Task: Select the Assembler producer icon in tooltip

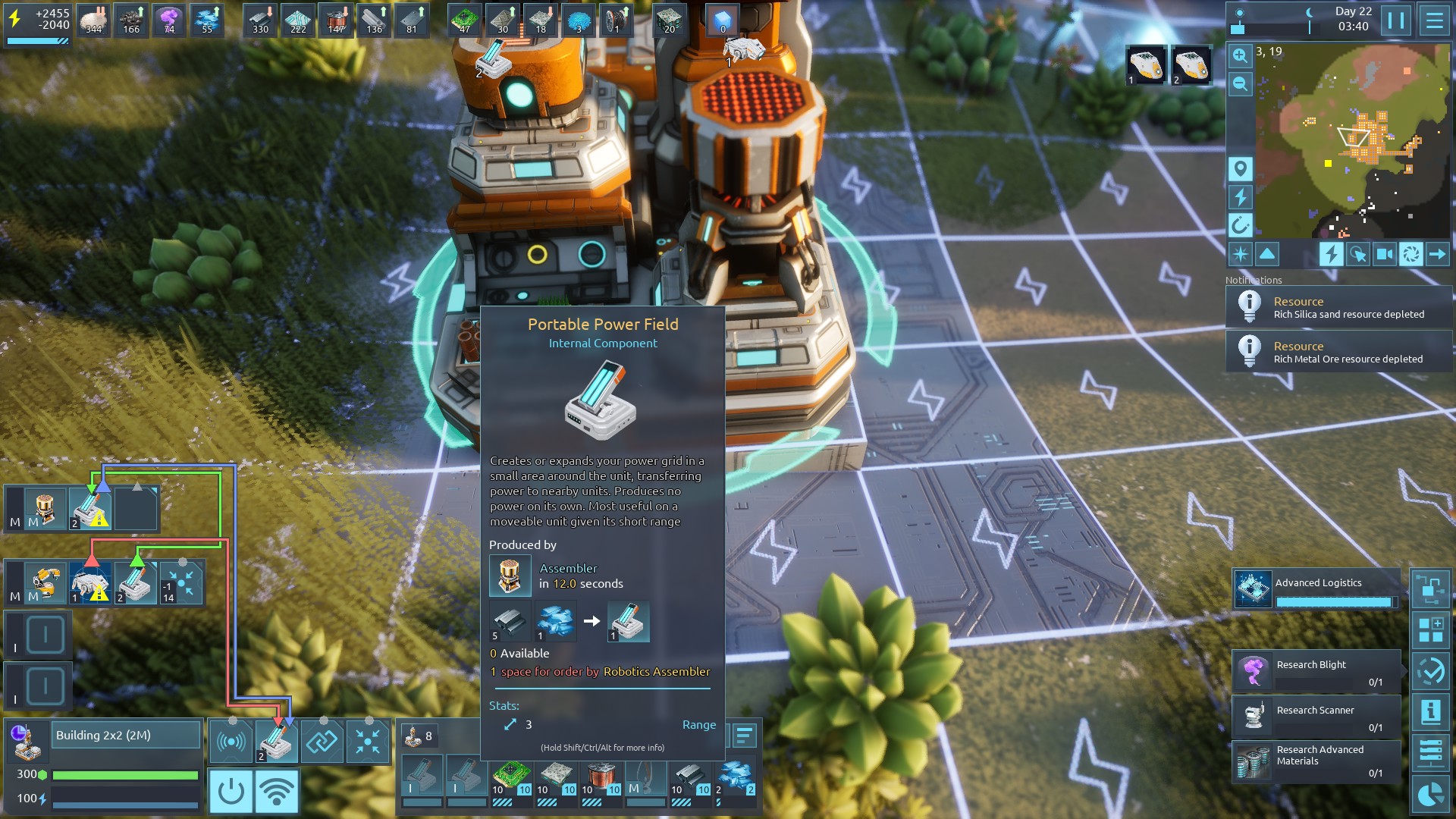Action: pos(510,576)
